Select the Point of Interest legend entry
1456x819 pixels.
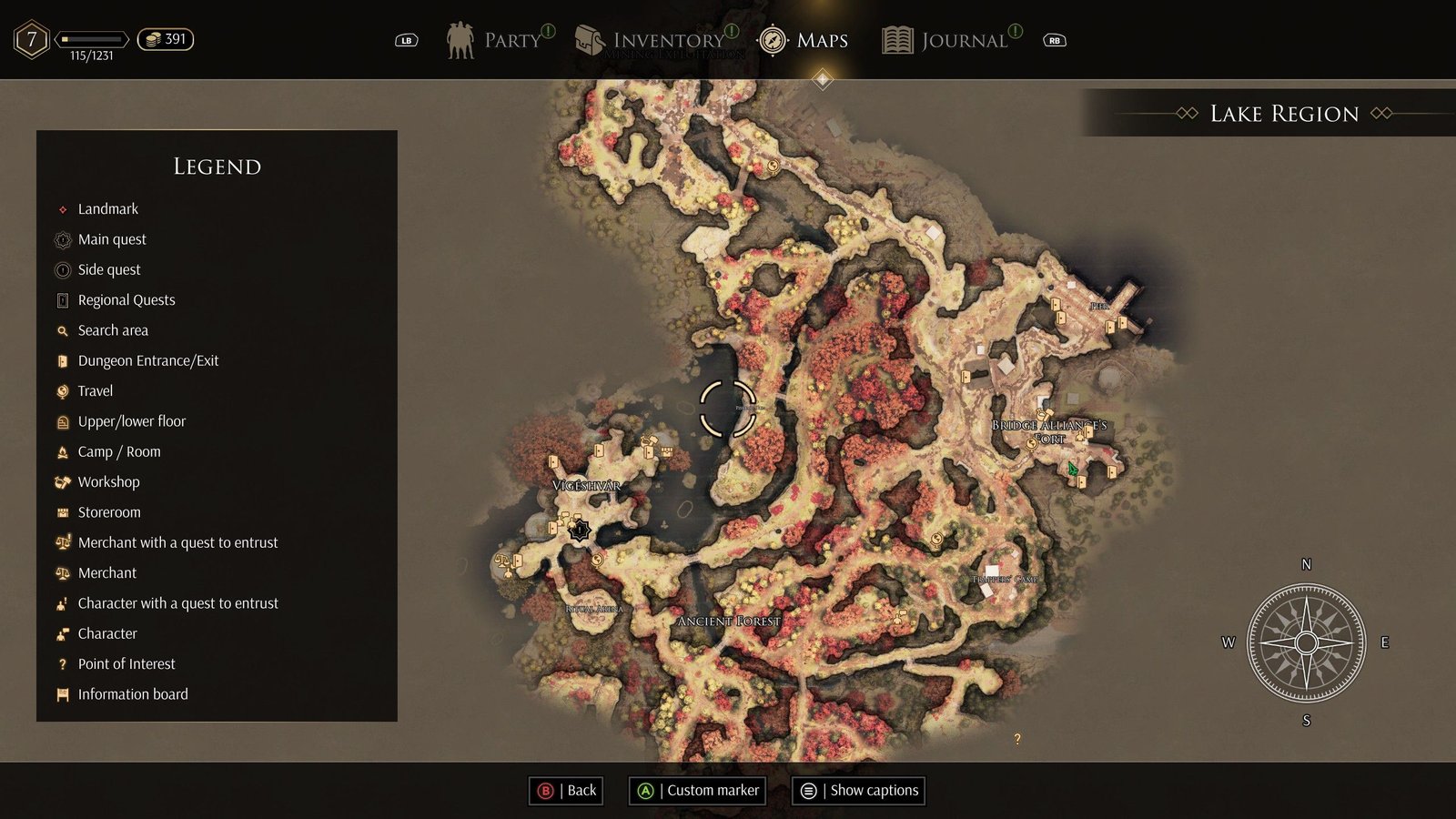point(126,664)
